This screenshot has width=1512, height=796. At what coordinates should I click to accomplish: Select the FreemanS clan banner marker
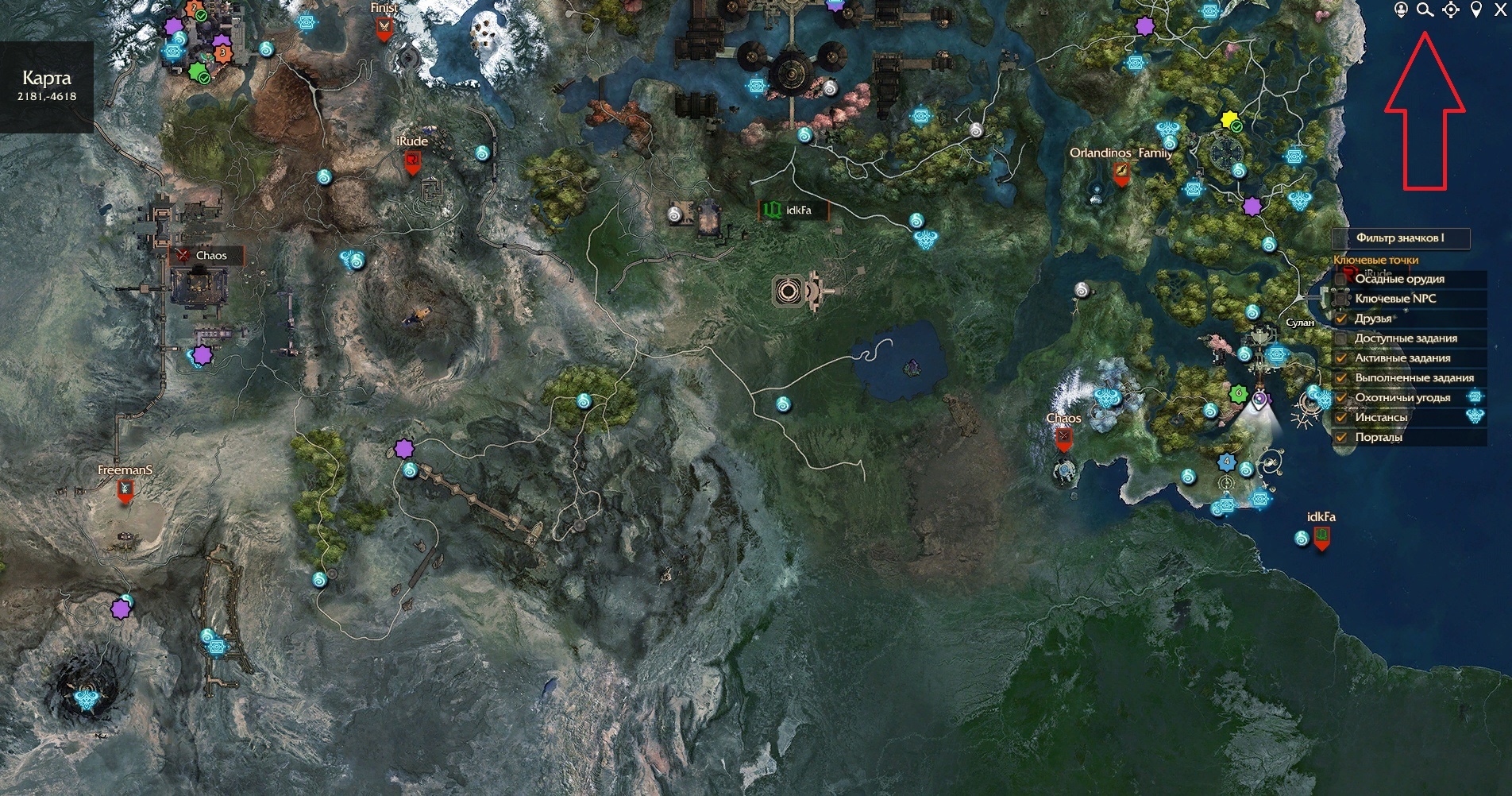125,490
